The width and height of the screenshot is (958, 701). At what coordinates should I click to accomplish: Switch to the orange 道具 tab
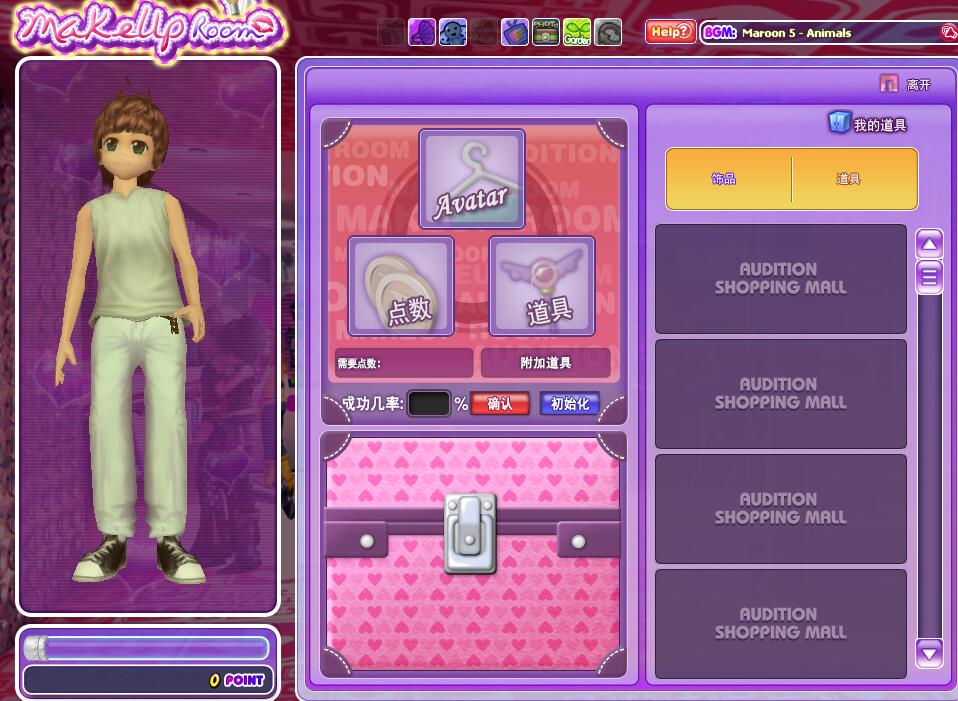click(x=849, y=179)
